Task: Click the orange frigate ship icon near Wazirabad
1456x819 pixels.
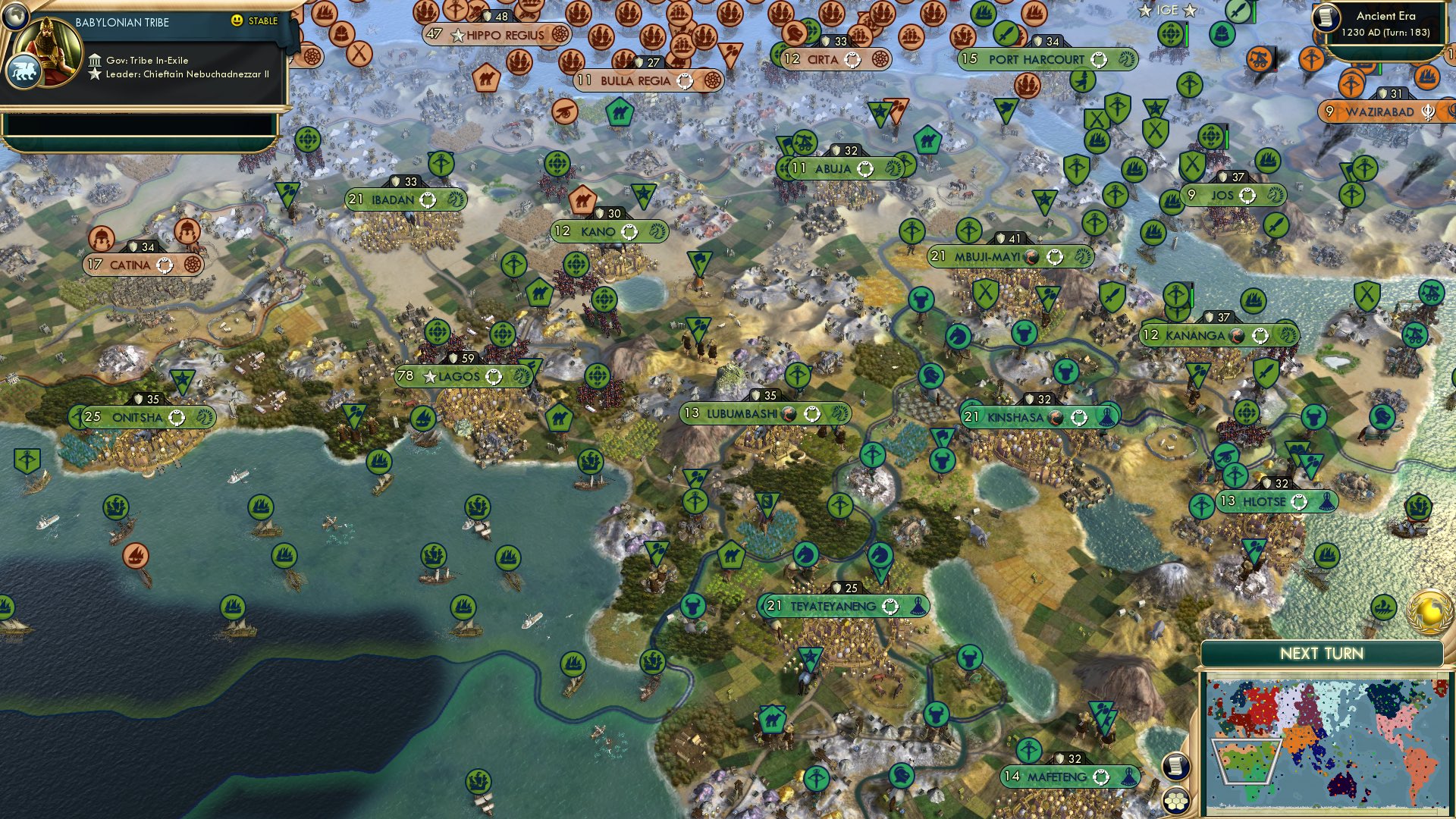Action: [x=1426, y=79]
